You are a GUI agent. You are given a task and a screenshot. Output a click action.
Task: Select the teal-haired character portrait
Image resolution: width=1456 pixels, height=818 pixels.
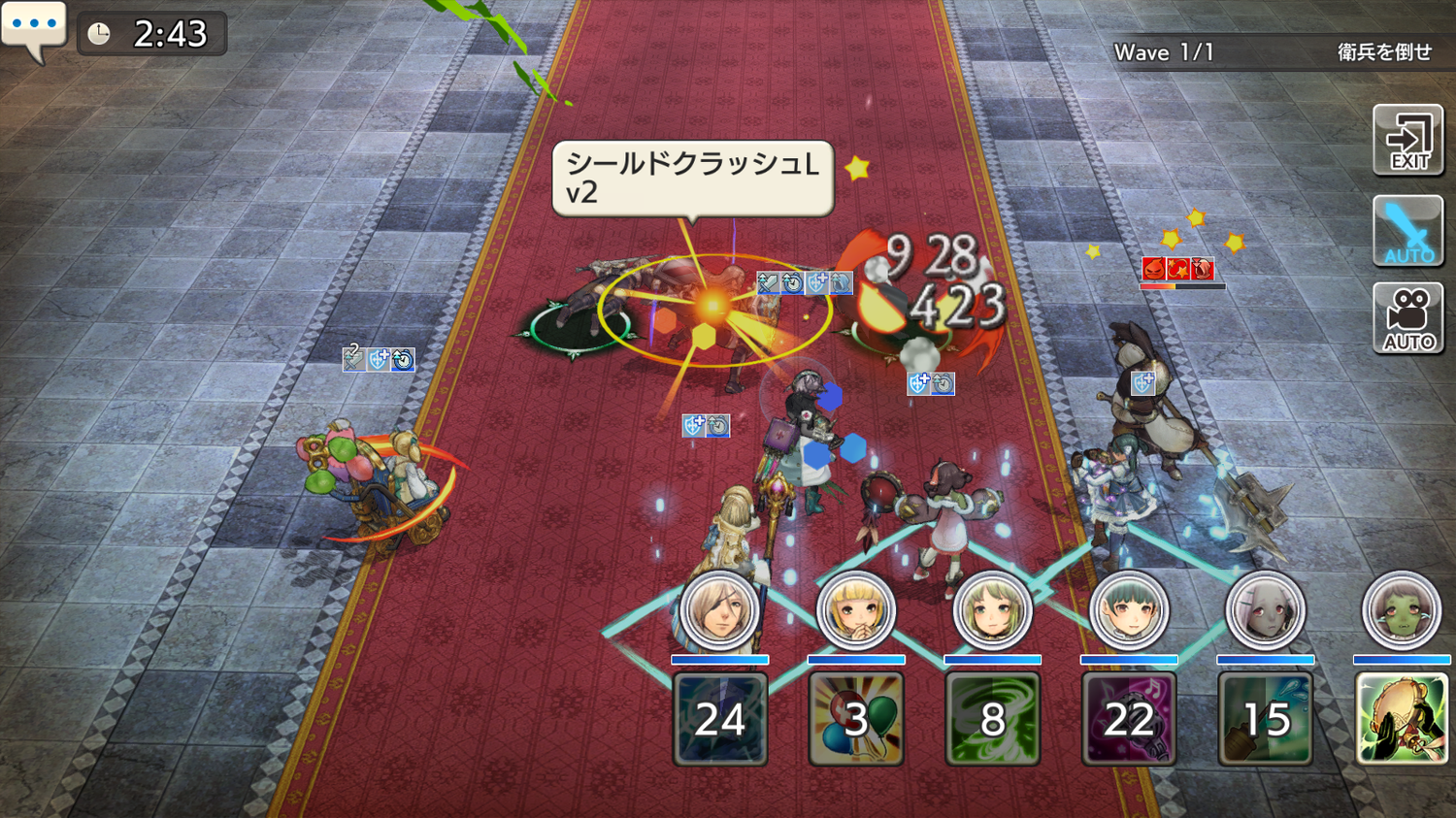(x=1128, y=611)
